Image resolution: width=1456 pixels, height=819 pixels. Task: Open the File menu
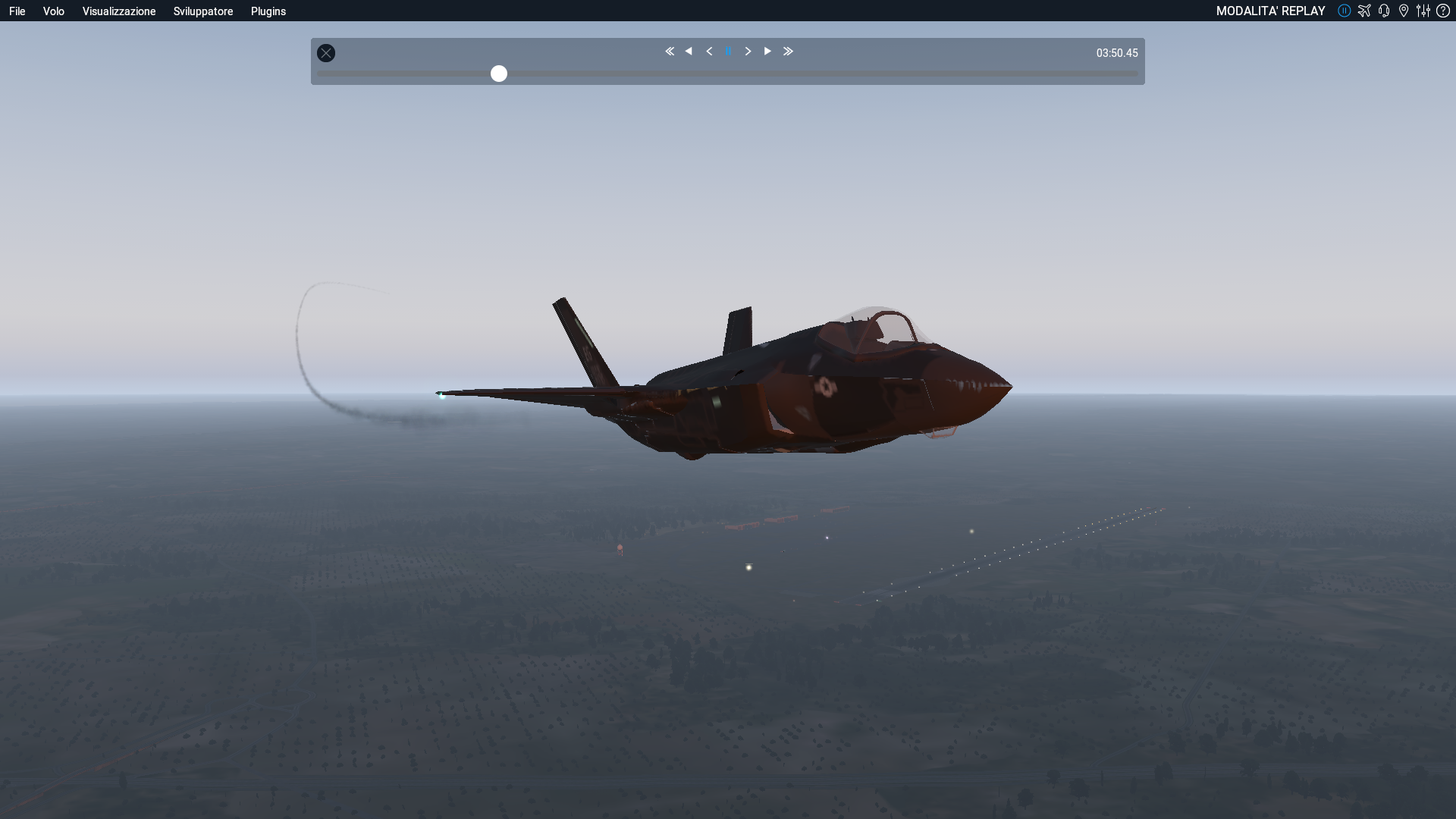tap(17, 11)
